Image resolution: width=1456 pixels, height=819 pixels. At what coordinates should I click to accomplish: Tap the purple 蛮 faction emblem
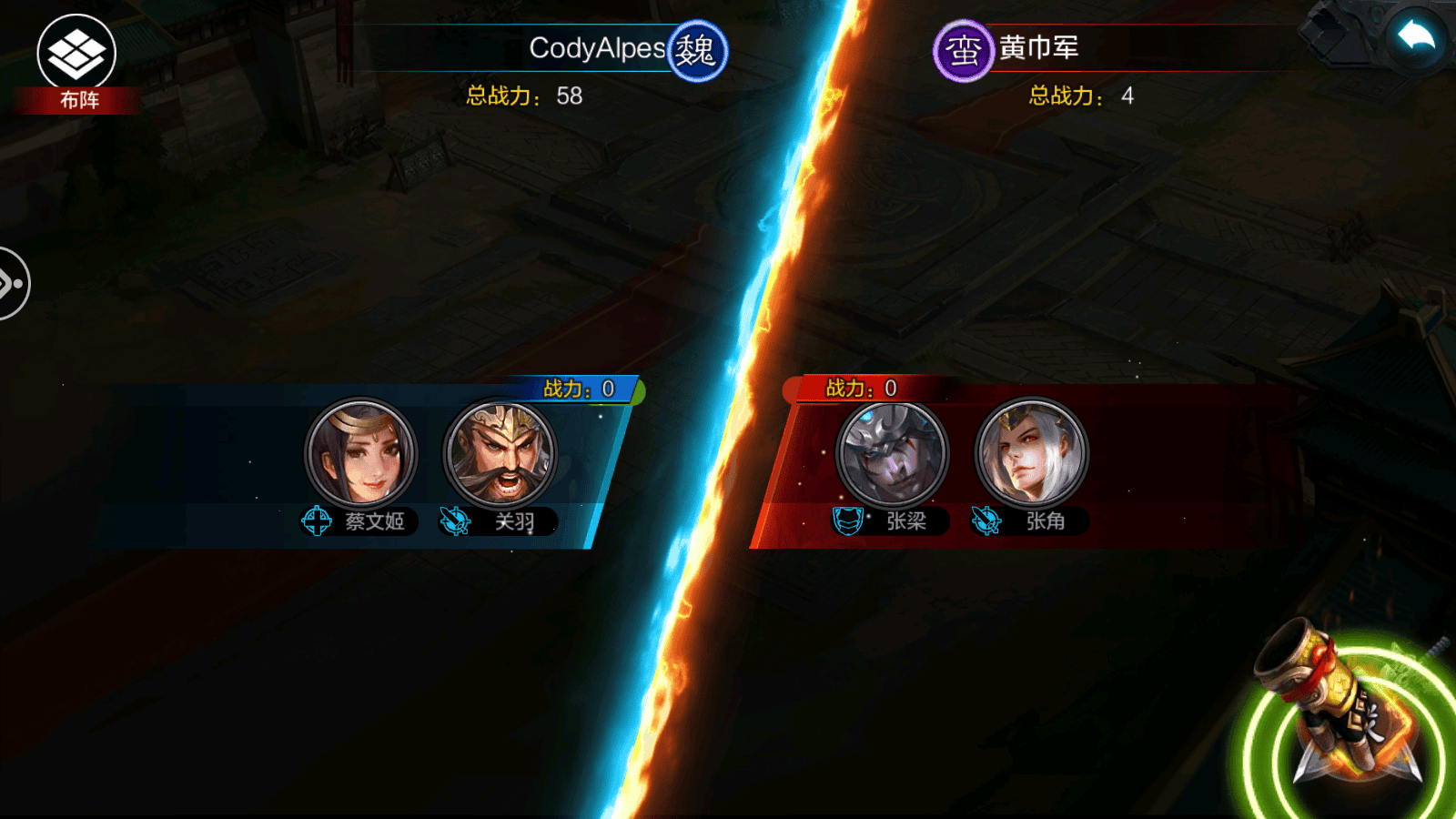(x=963, y=51)
